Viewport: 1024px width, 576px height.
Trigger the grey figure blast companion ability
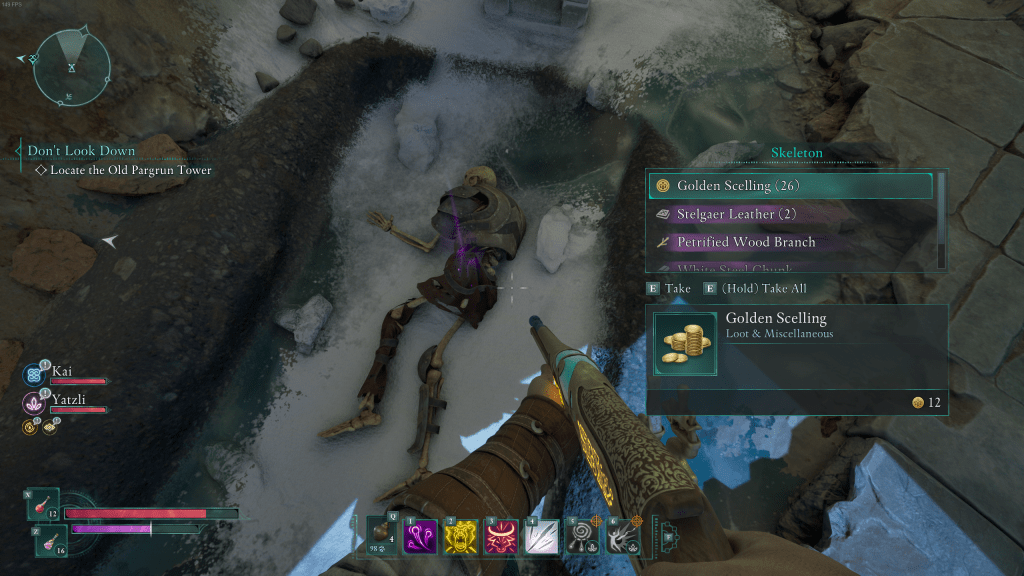(x=623, y=537)
